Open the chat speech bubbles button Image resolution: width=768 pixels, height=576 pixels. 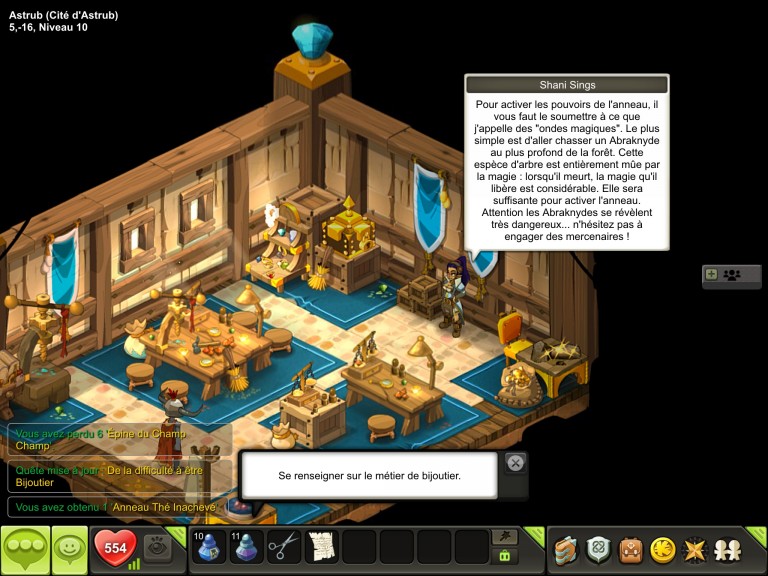[x=24, y=548]
